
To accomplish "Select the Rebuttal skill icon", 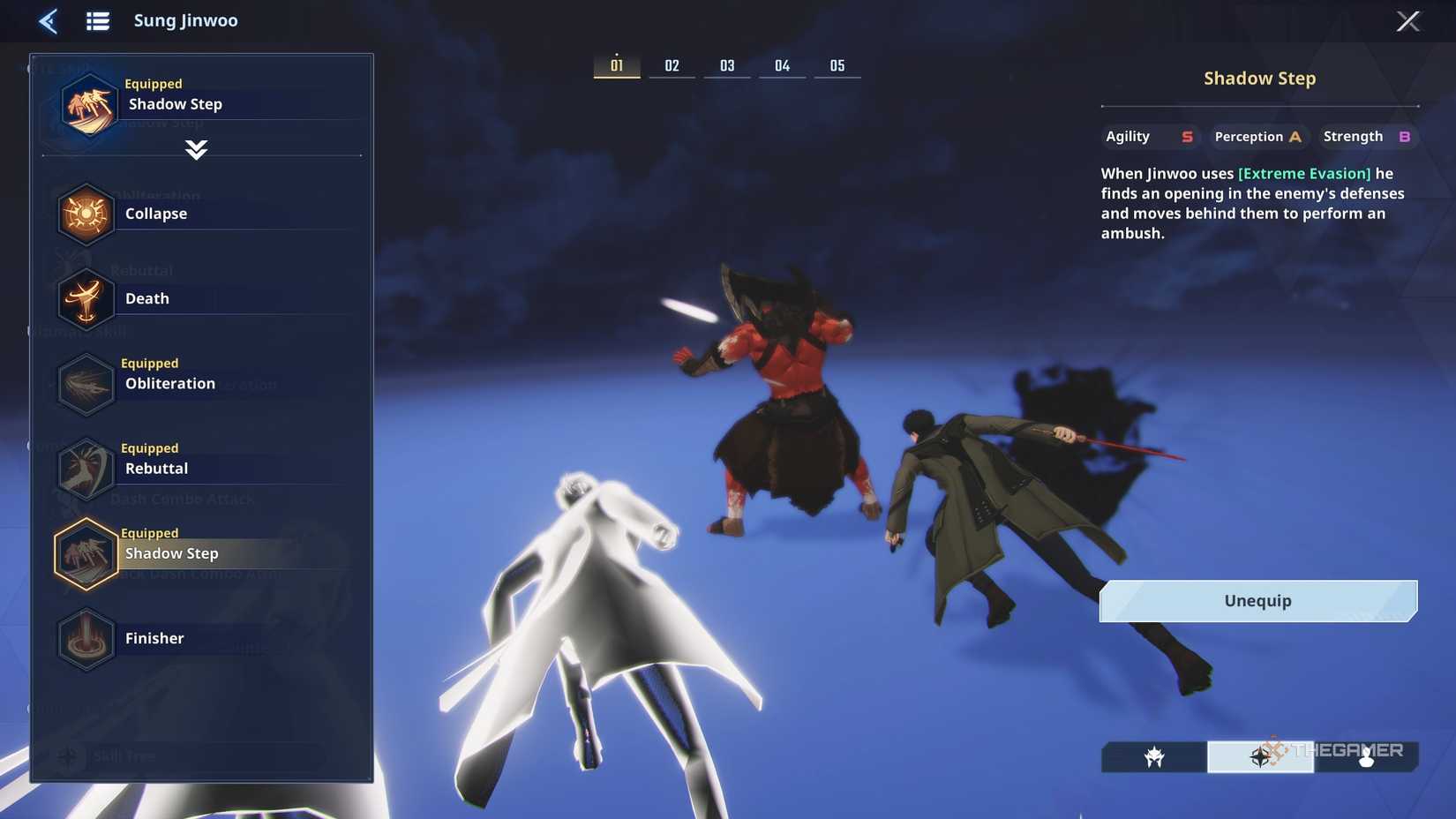I will point(86,468).
